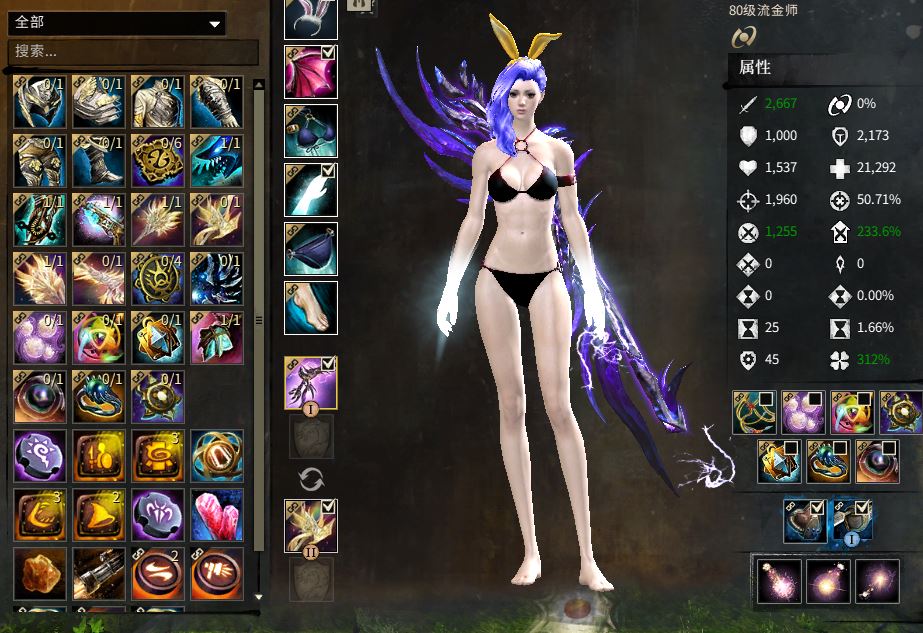Select the equipped dark eye orb trinket
Image resolution: width=923 pixels, height=633 pixels.
tap(877, 461)
